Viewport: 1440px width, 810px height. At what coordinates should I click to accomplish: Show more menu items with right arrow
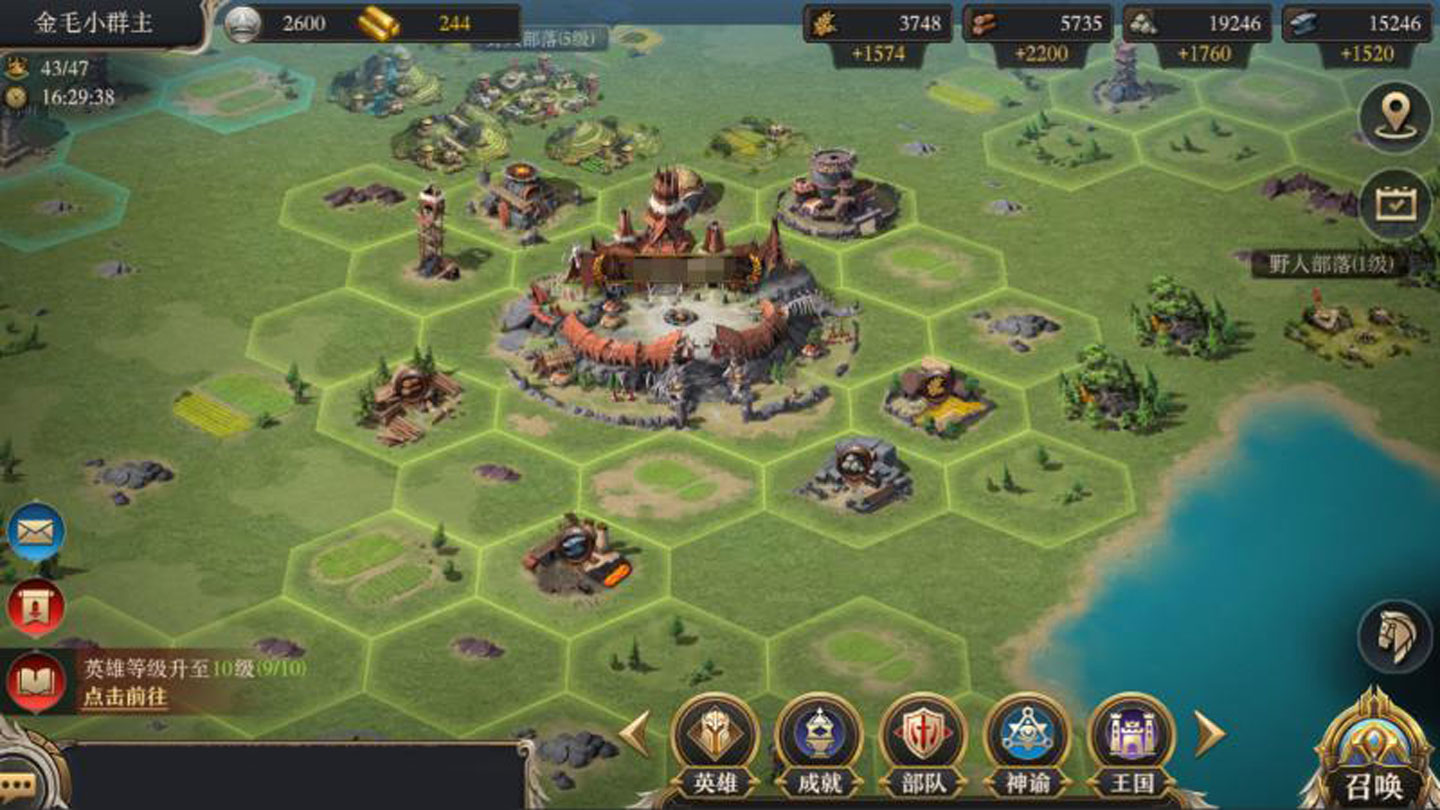(x=1210, y=735)
